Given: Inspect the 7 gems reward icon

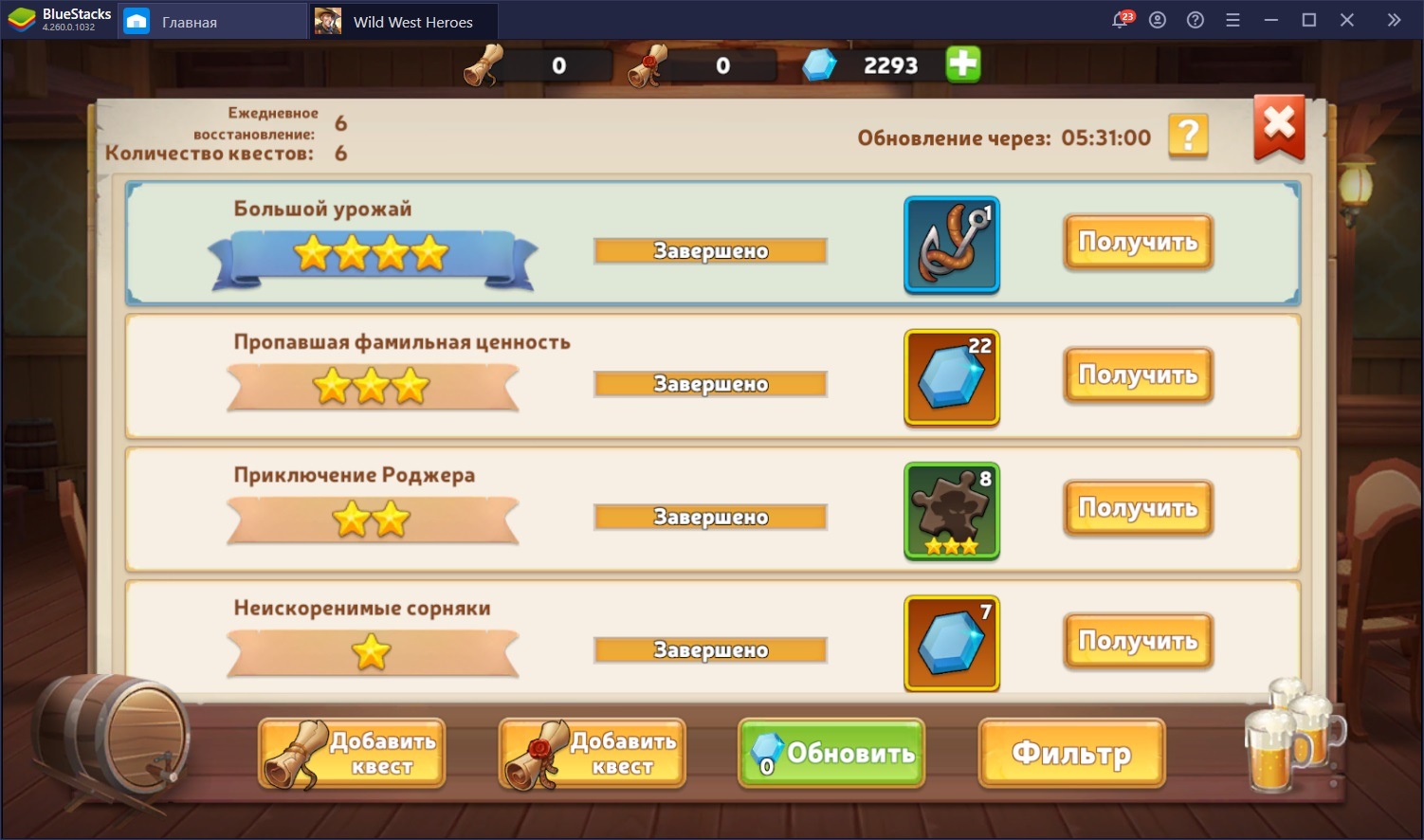Looking at the screenshot, I should coord(952,643).
